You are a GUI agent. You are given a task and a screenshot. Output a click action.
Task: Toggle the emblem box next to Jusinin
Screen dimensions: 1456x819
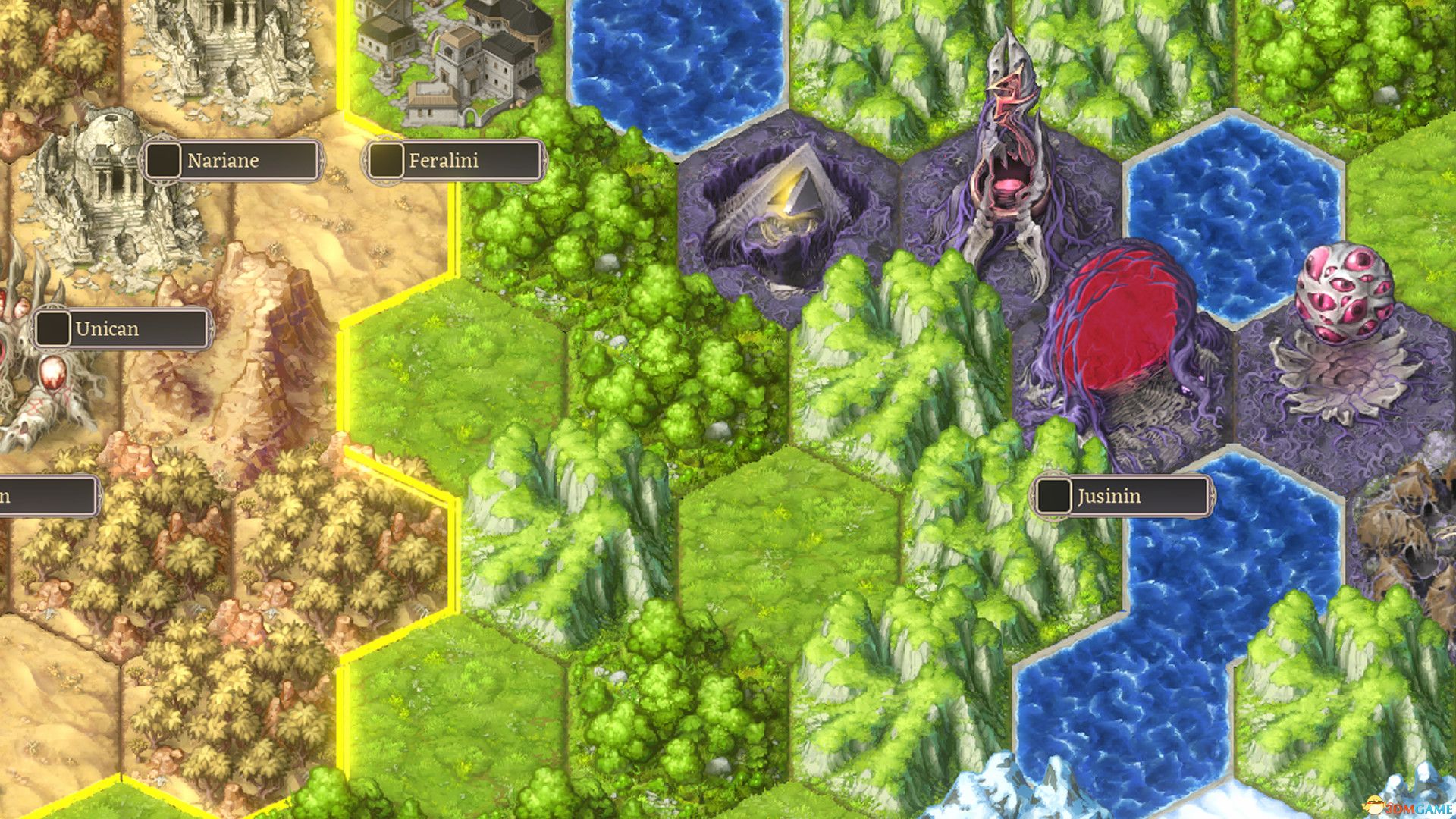1054,497
